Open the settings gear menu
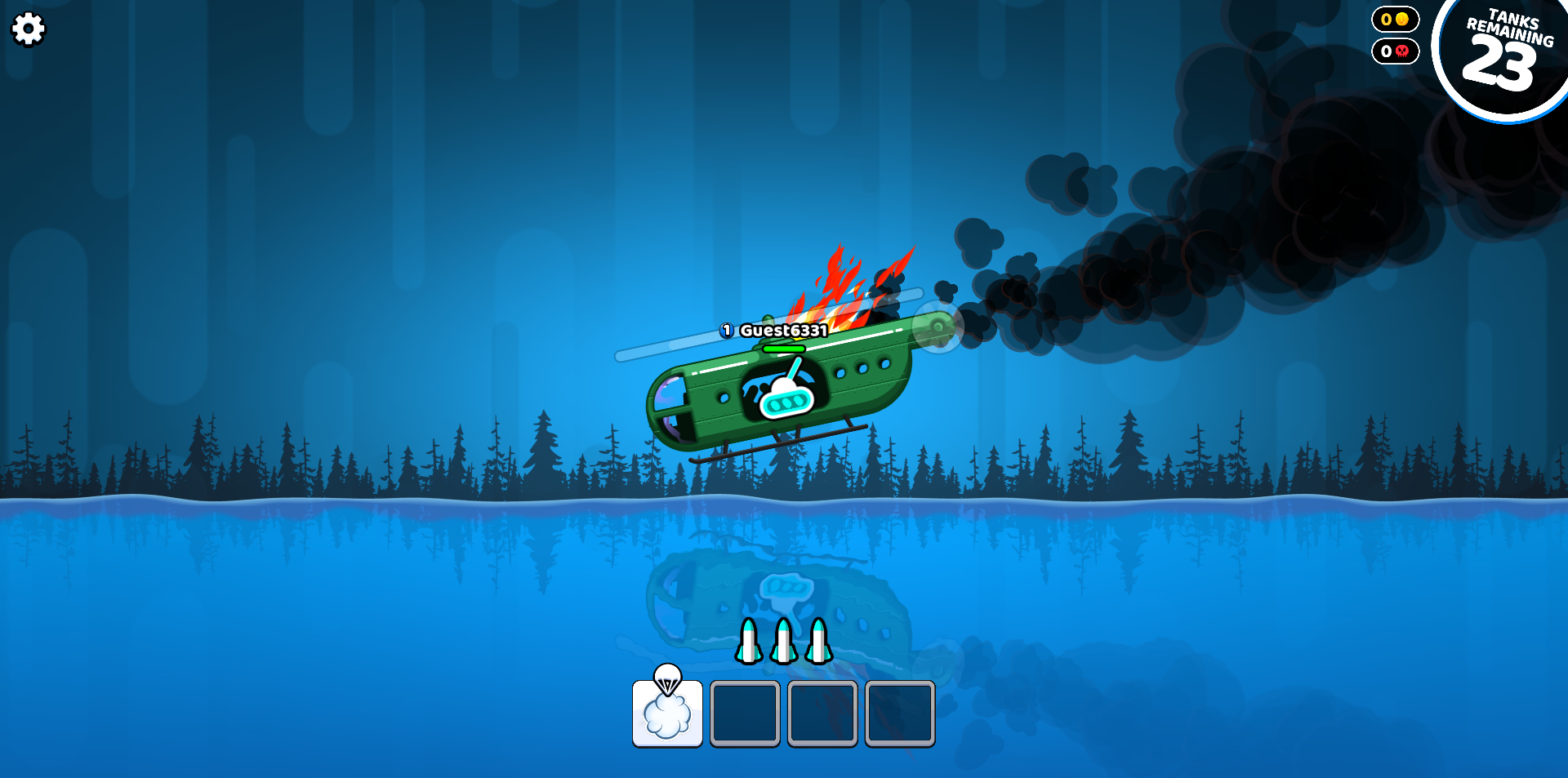Image resolution: width=1568 pixels, height=778 pixels. pyautogui.click(x=29, y=29)
